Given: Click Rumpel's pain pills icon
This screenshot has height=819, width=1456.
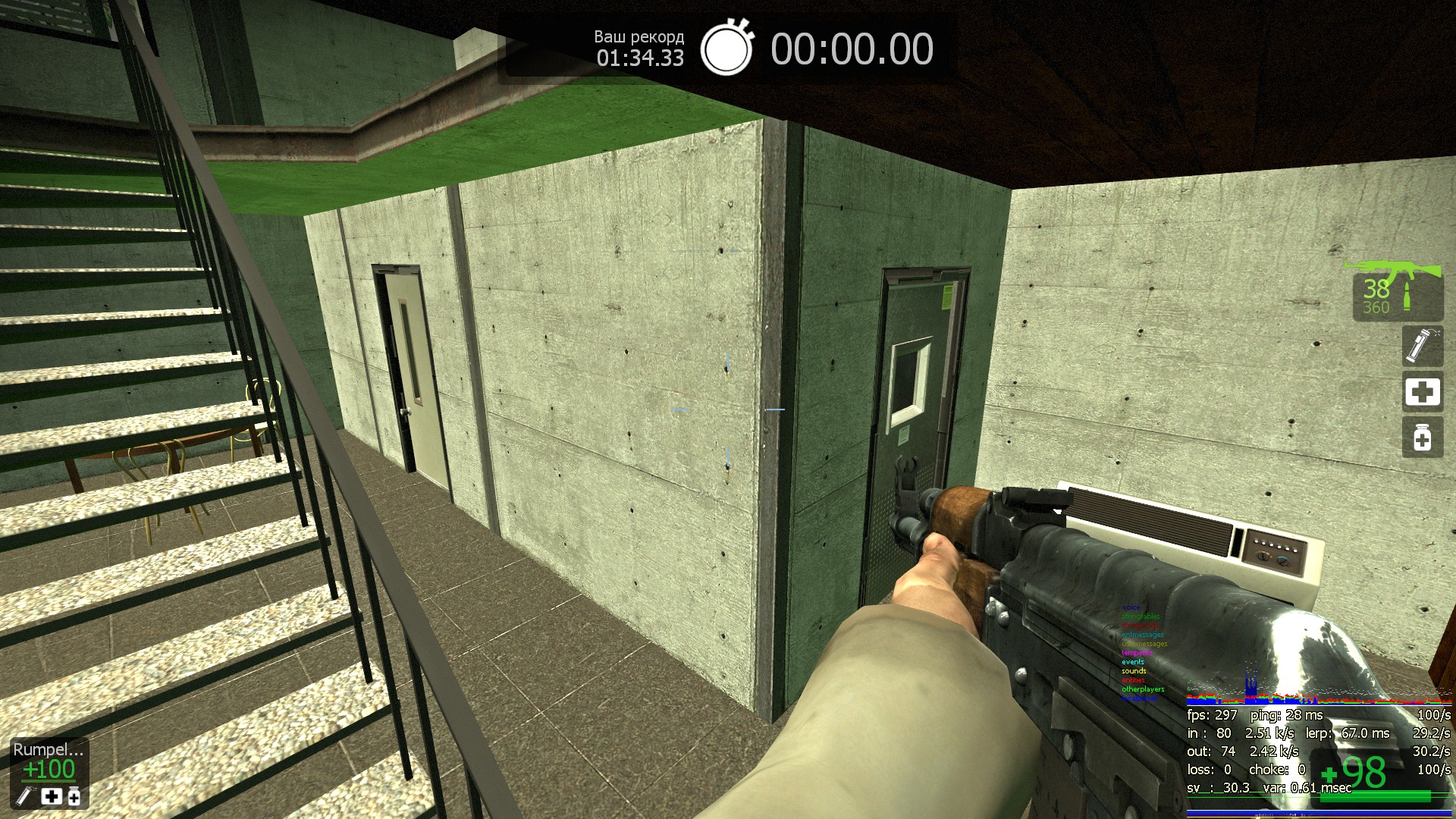Looking at the screenshot, I should [x=74, y=795].
